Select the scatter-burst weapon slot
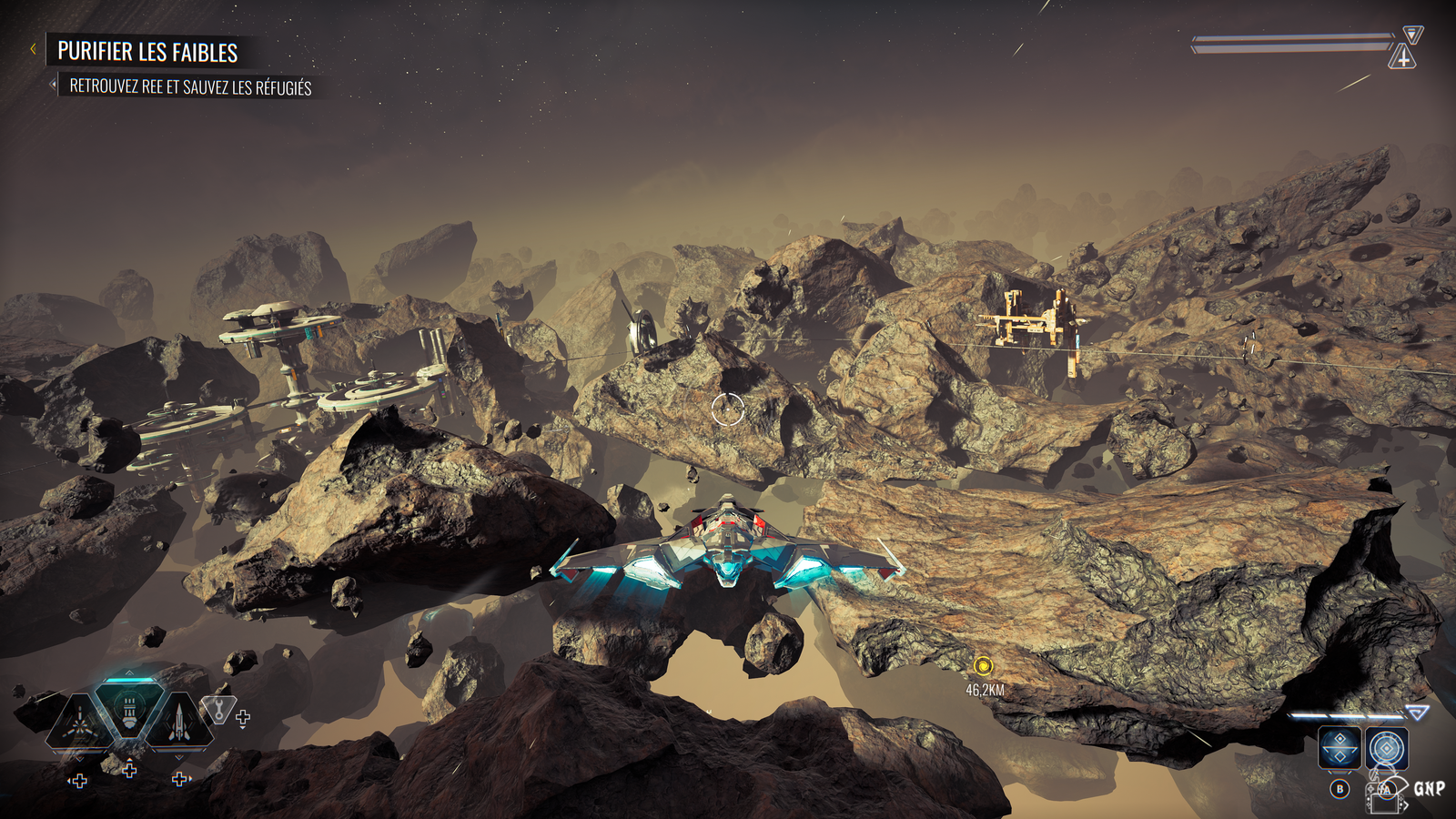The width and height of the screenshot is (1456, 819). tap(79, 722)
